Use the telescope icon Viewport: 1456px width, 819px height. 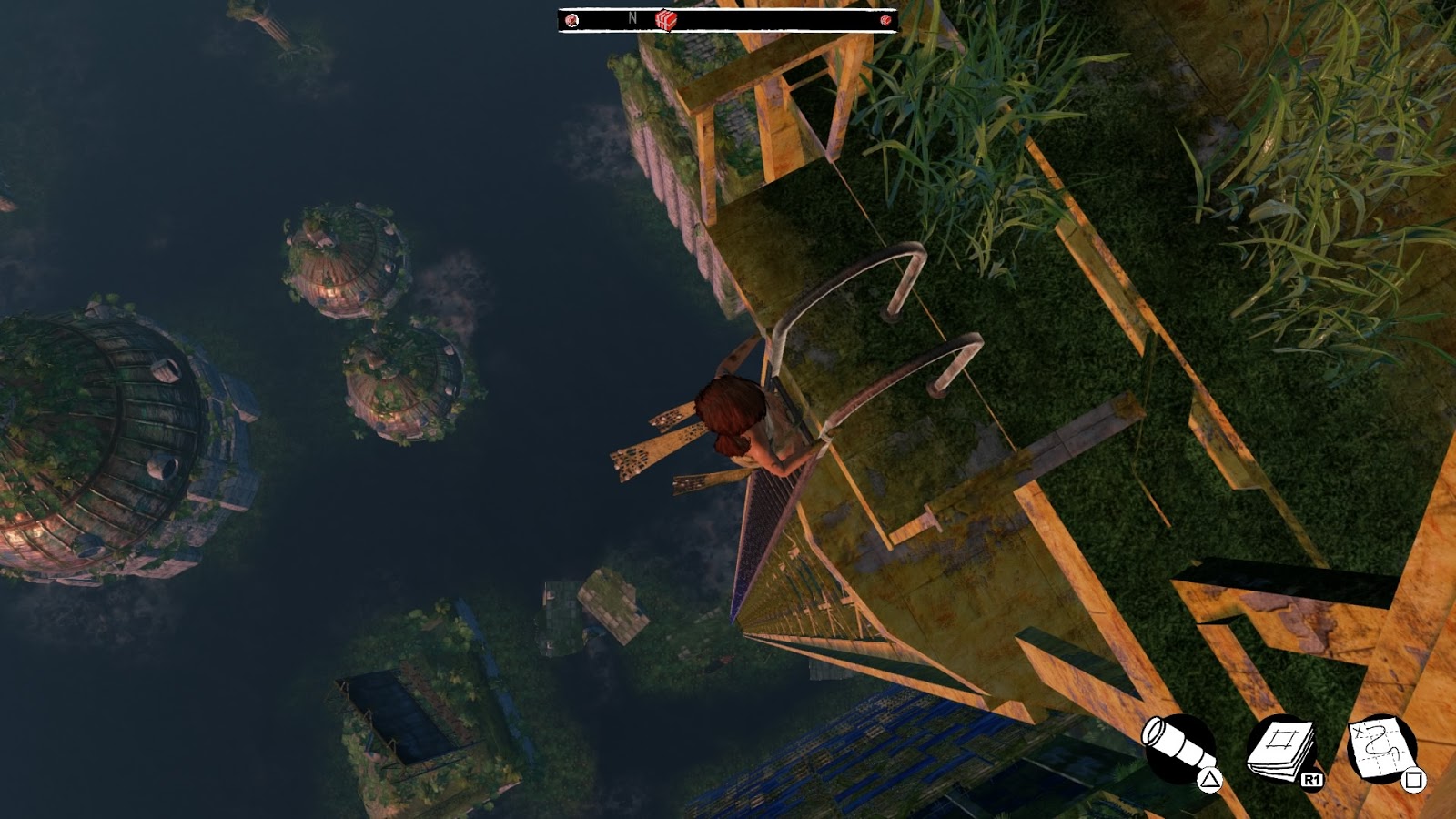[x=1178, y=749]
